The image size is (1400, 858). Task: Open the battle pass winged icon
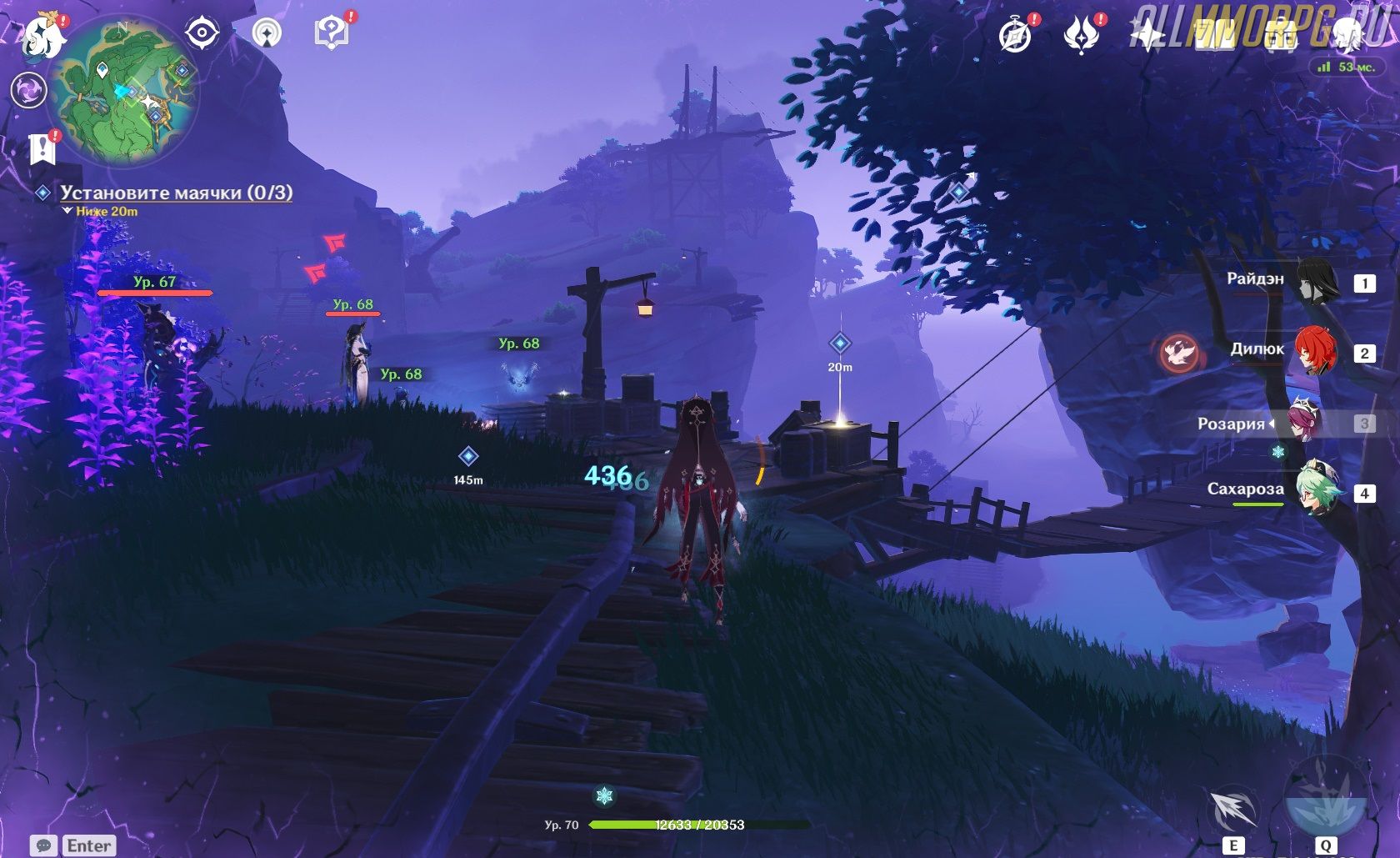(1081, 36)
